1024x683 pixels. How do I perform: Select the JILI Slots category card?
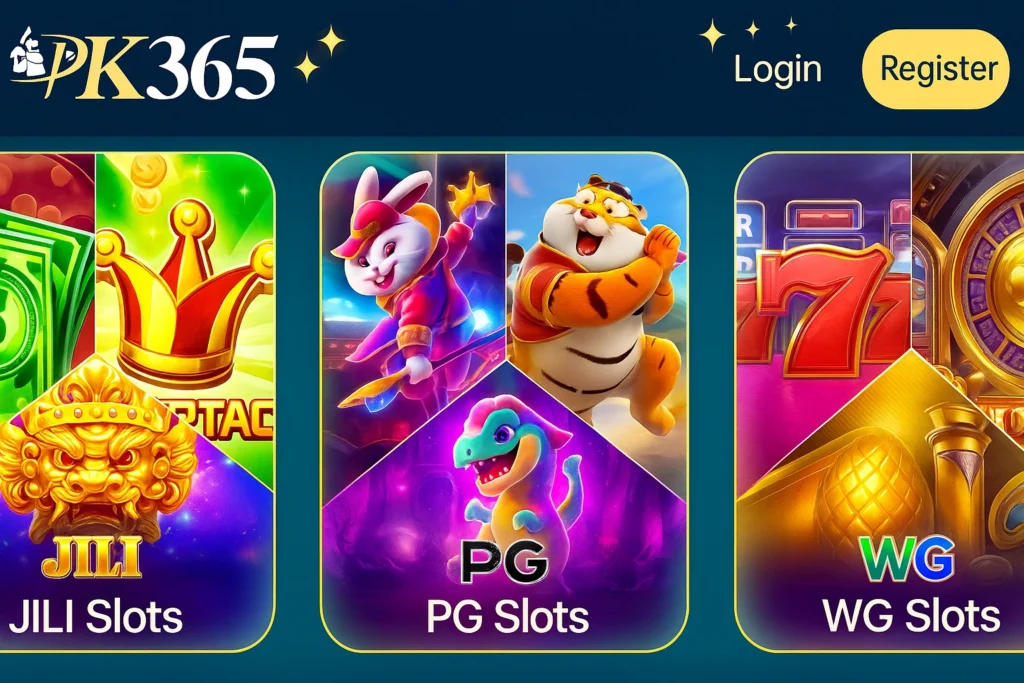[x=137, y=400]
